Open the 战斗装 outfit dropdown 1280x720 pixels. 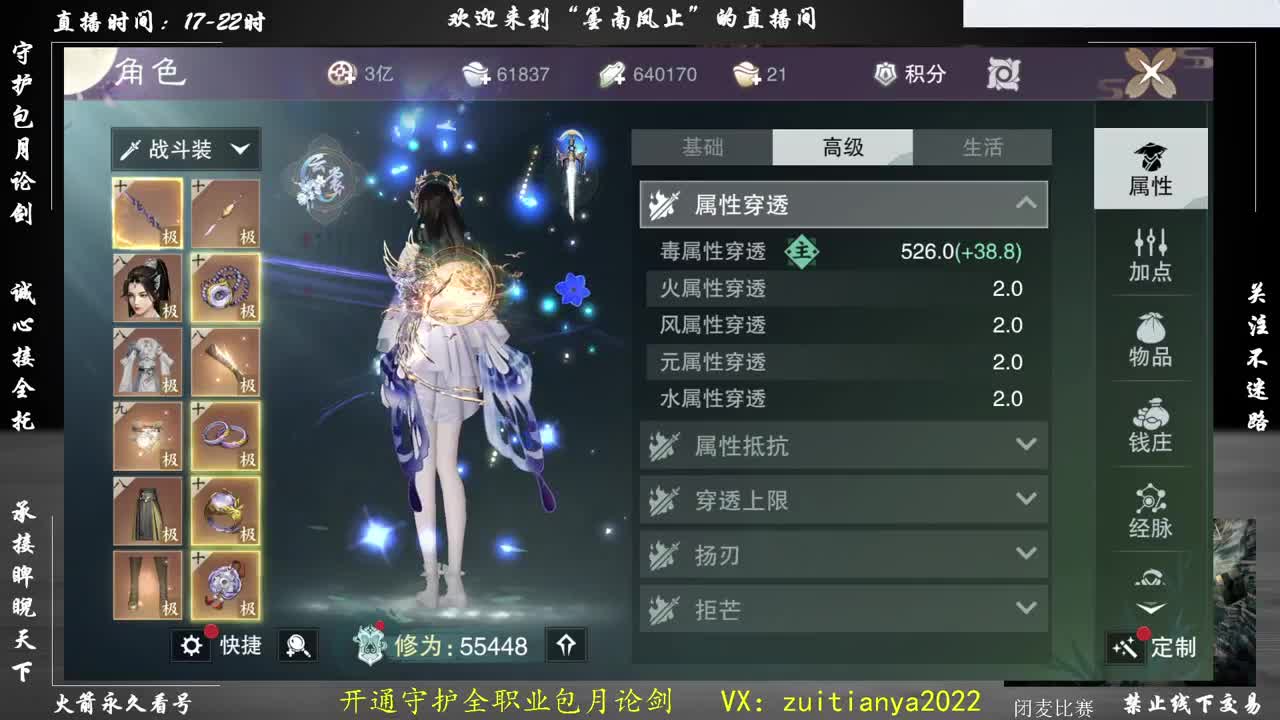click(x=186, y=148)
